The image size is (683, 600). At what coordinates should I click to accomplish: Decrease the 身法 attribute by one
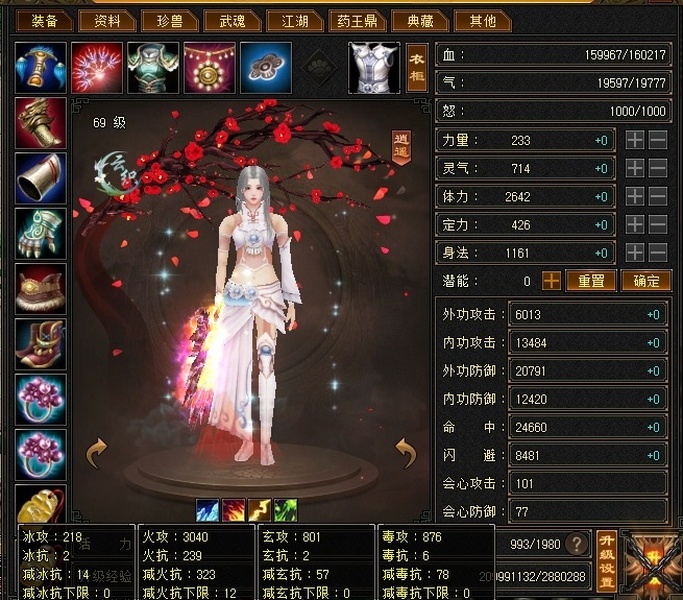coord(658,253)
